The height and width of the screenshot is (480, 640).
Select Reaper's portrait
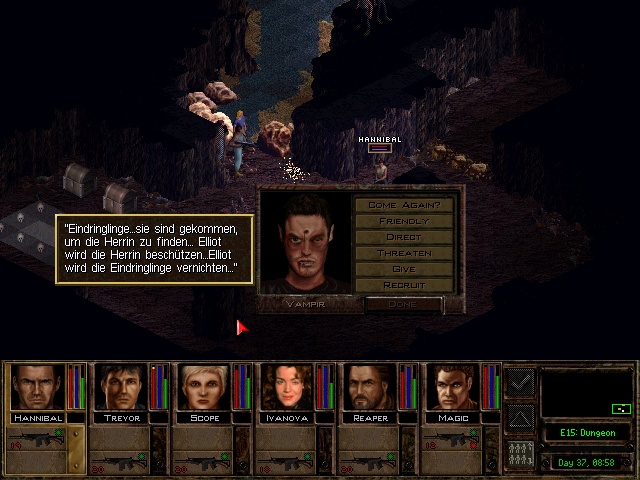point(369,387)
